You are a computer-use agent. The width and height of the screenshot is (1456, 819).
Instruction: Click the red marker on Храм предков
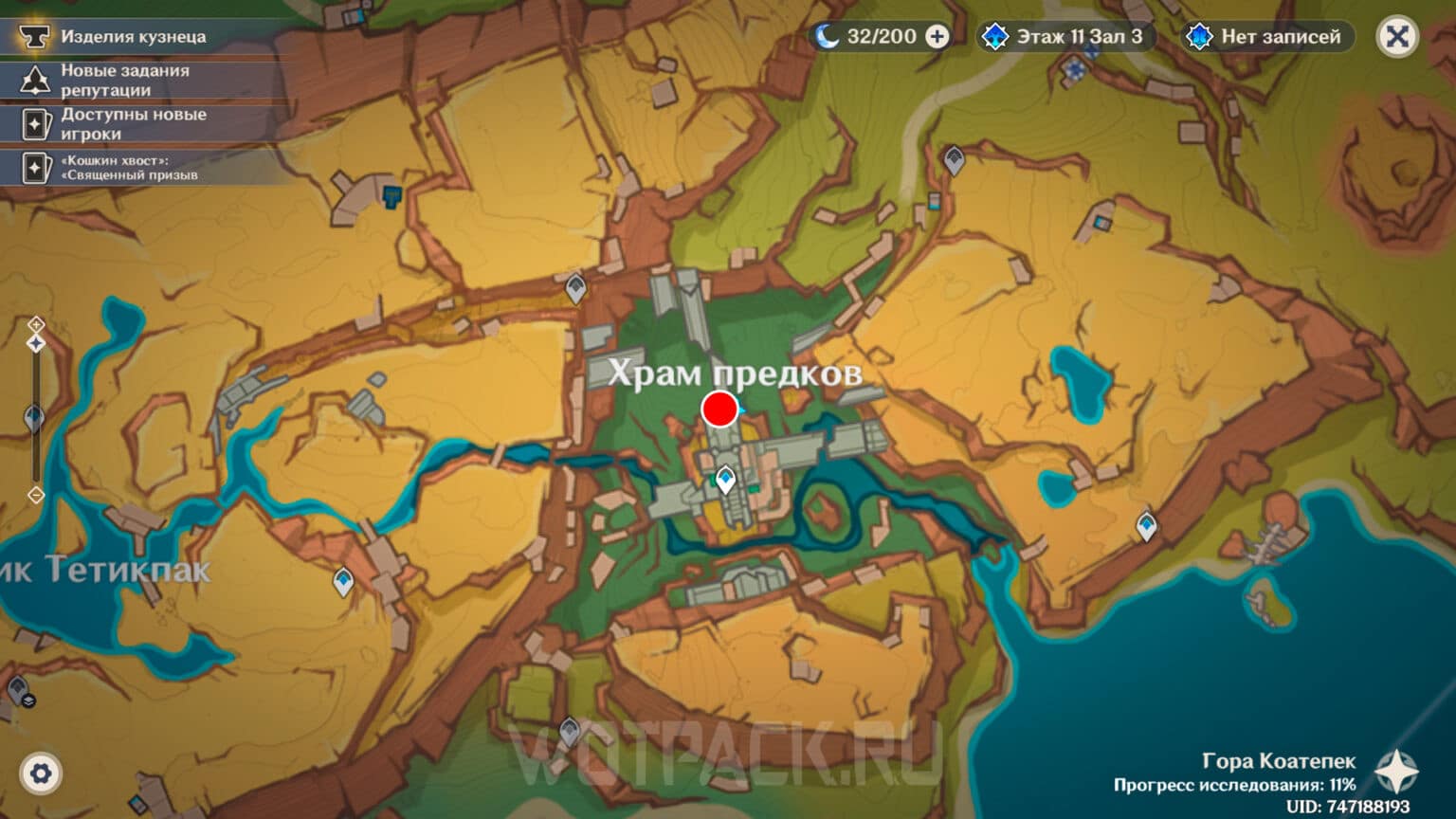point(720,409)
